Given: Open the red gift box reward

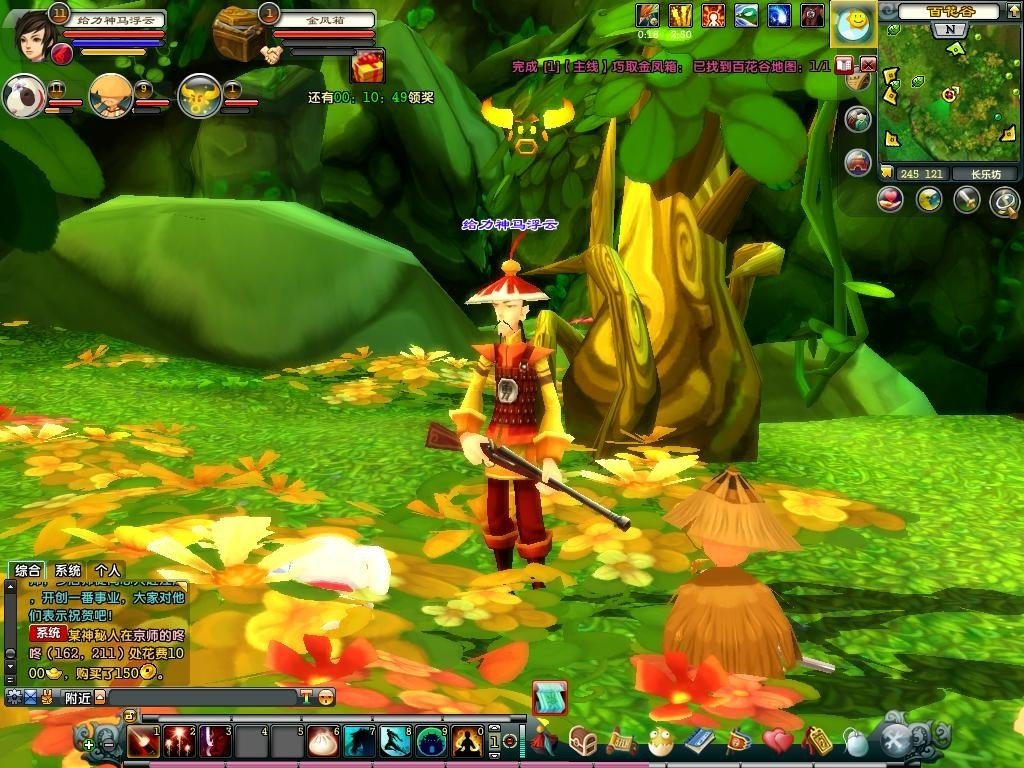Looking at the screenshot, I should [x=367, y=66].
